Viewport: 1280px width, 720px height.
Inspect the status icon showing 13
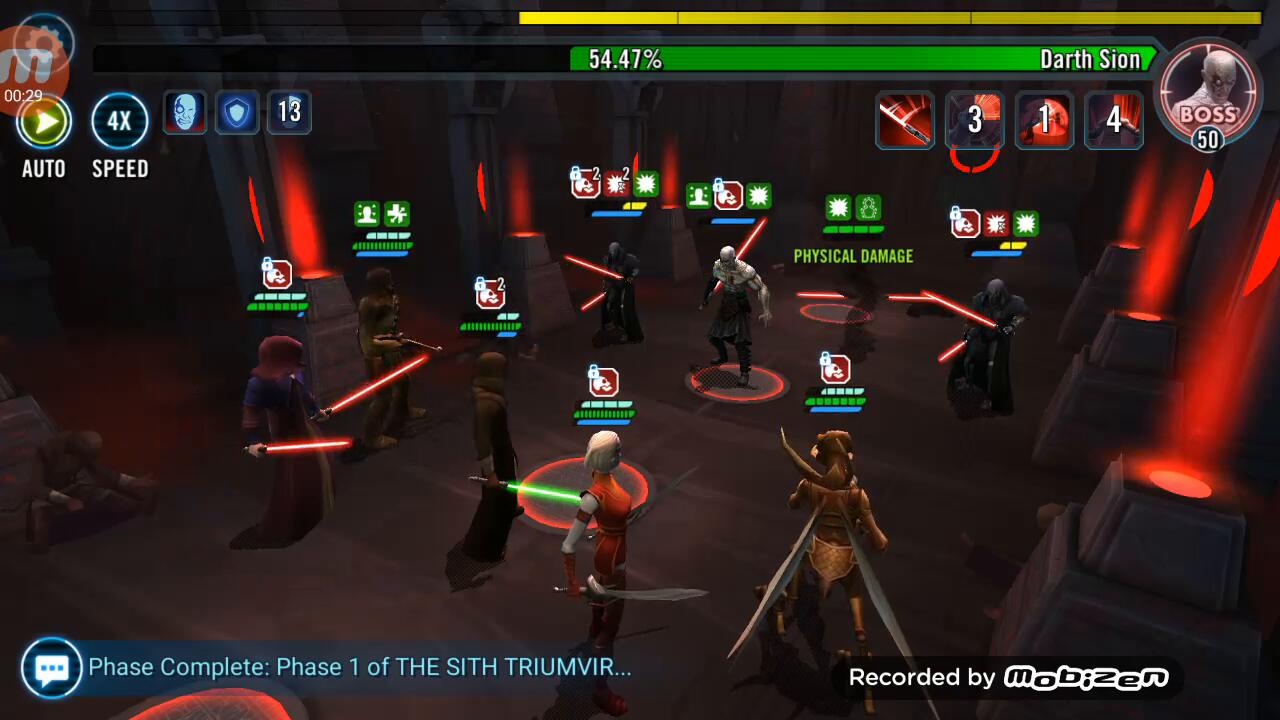pyautogui.click(x=289, y=112)
